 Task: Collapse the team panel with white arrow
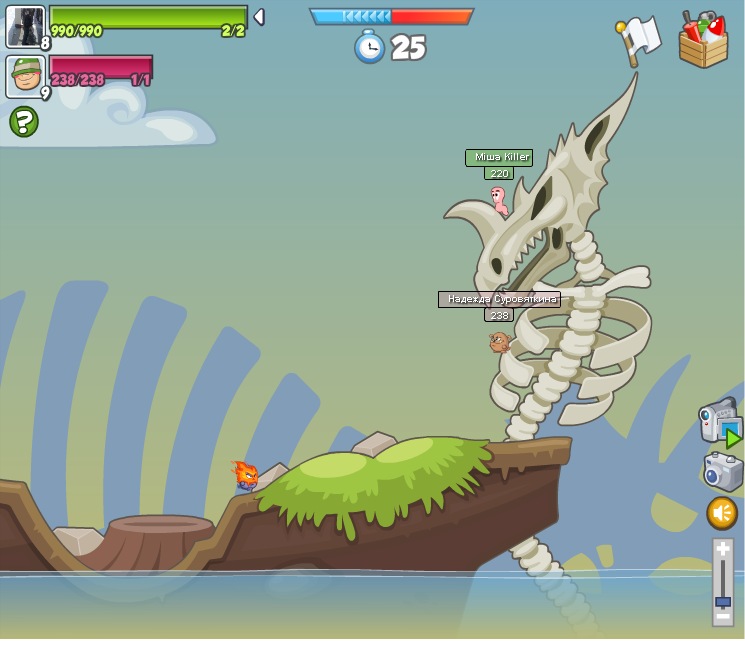(x=259, y=17)
